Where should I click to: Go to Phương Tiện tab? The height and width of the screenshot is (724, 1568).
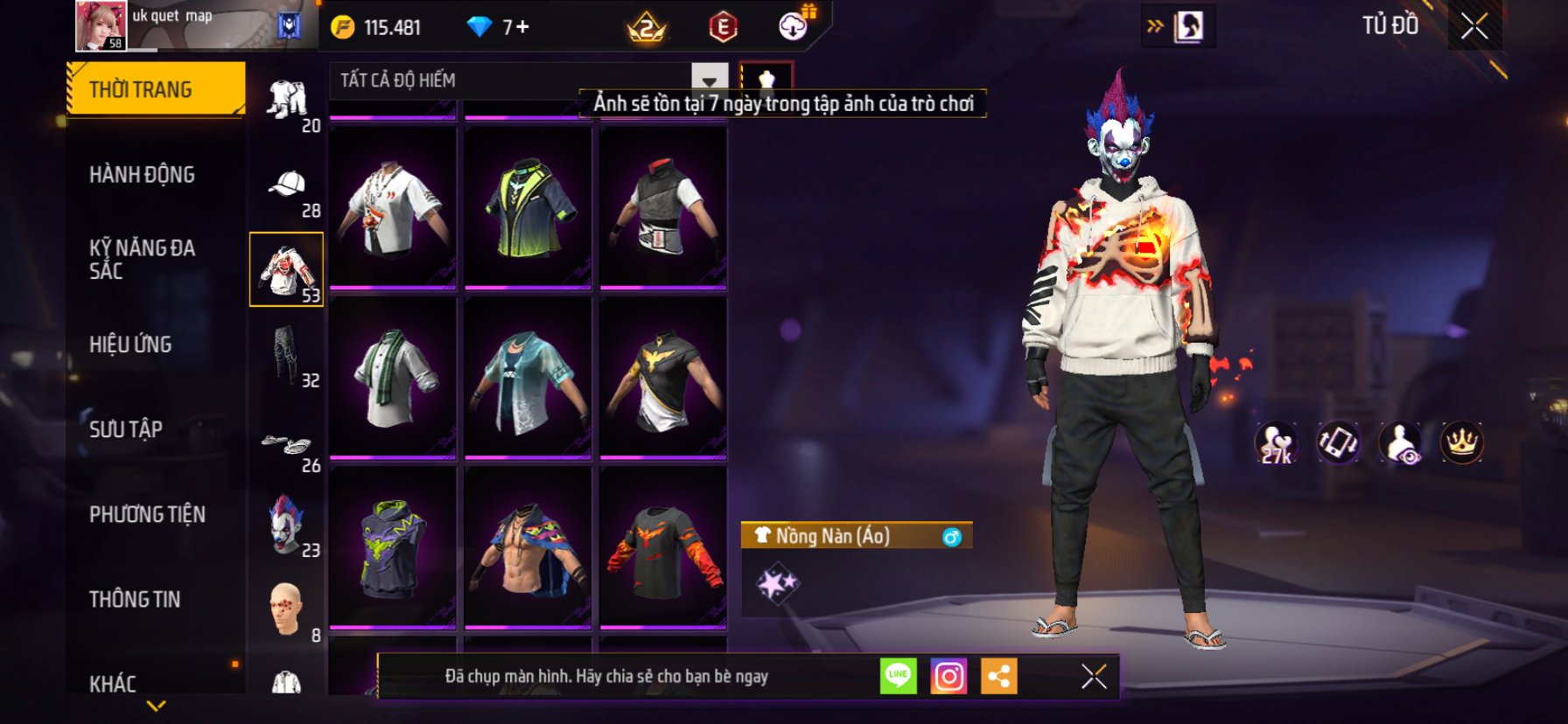(x=147, y=514)
